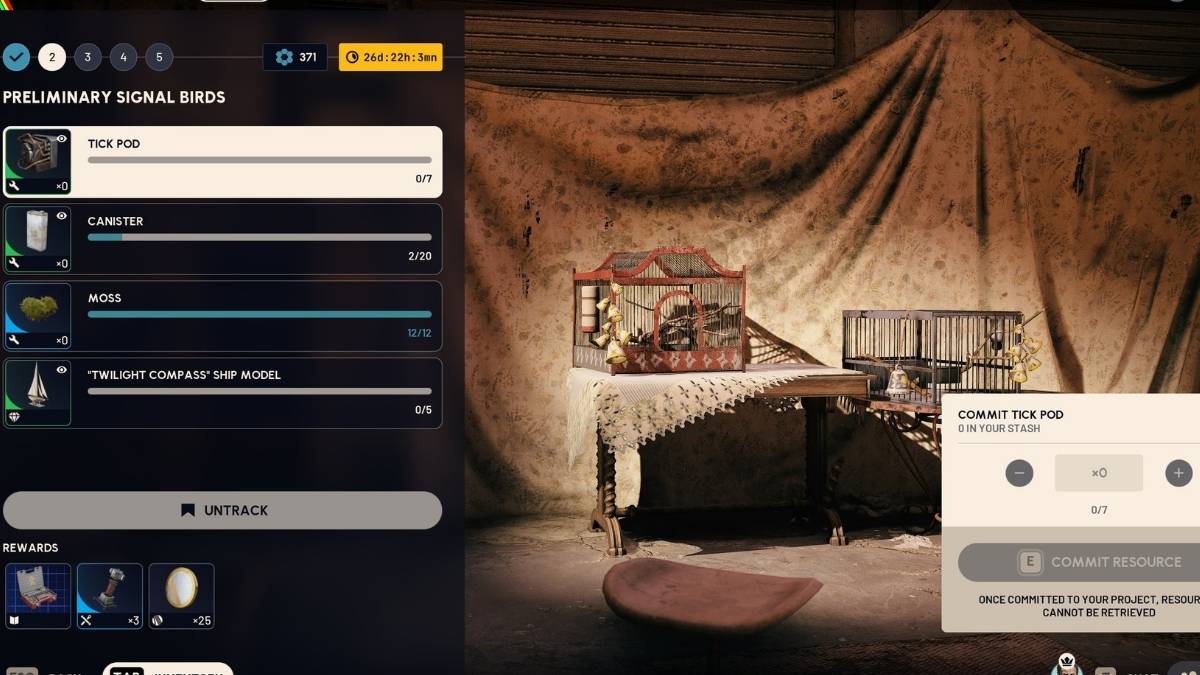1200x675 pixels.
Task: Untrack the Preliminary Signal Birds project
Action: click(x=223, y=510)
